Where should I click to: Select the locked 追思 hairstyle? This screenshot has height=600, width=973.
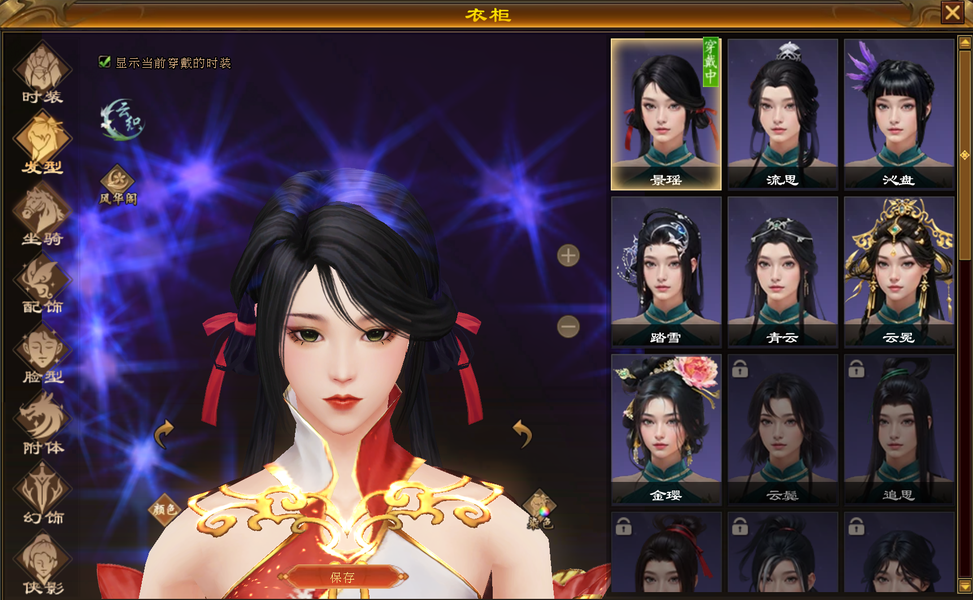899,429
